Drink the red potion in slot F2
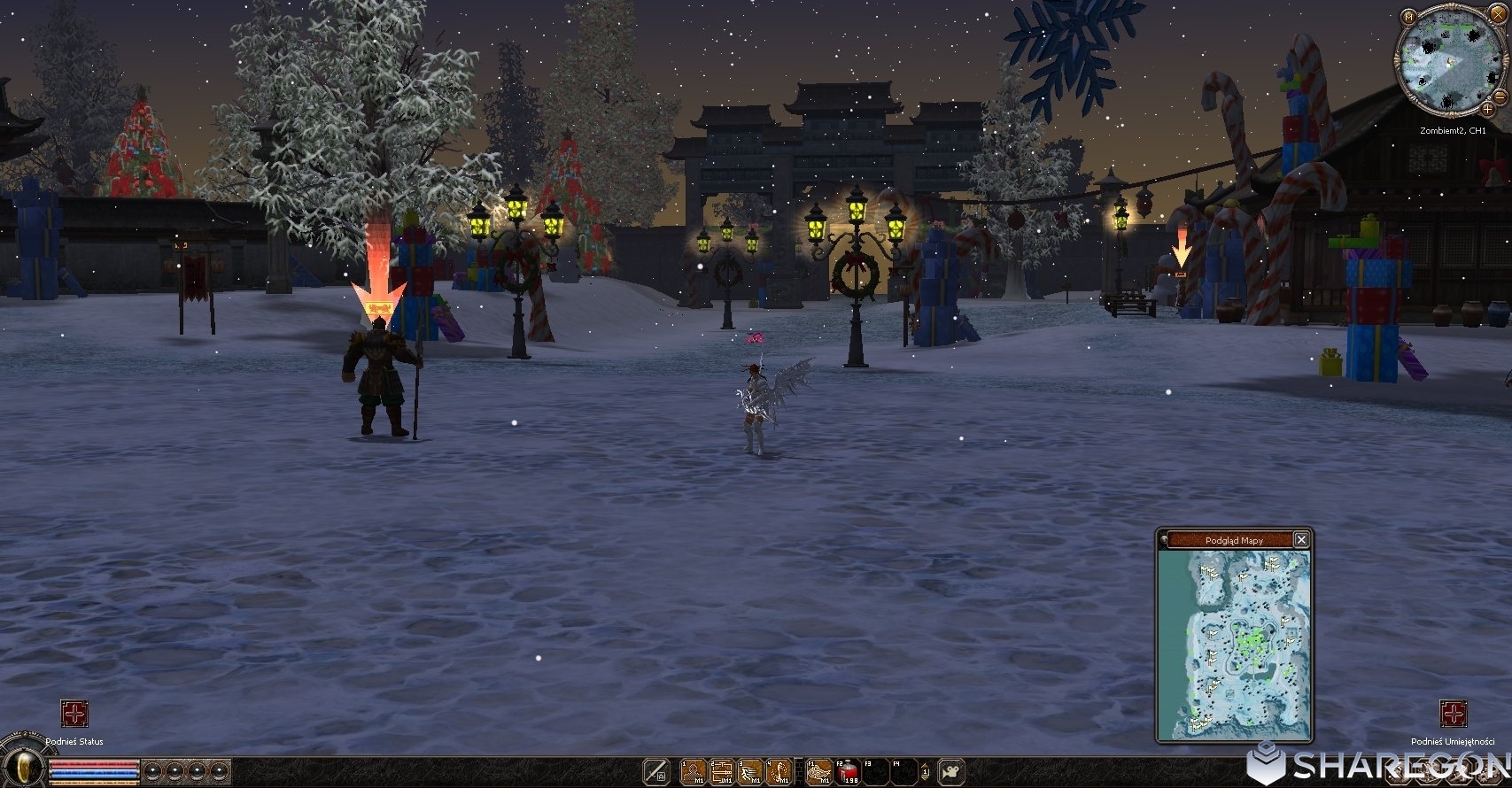The image size is (1512, 788). pos(848,771)
